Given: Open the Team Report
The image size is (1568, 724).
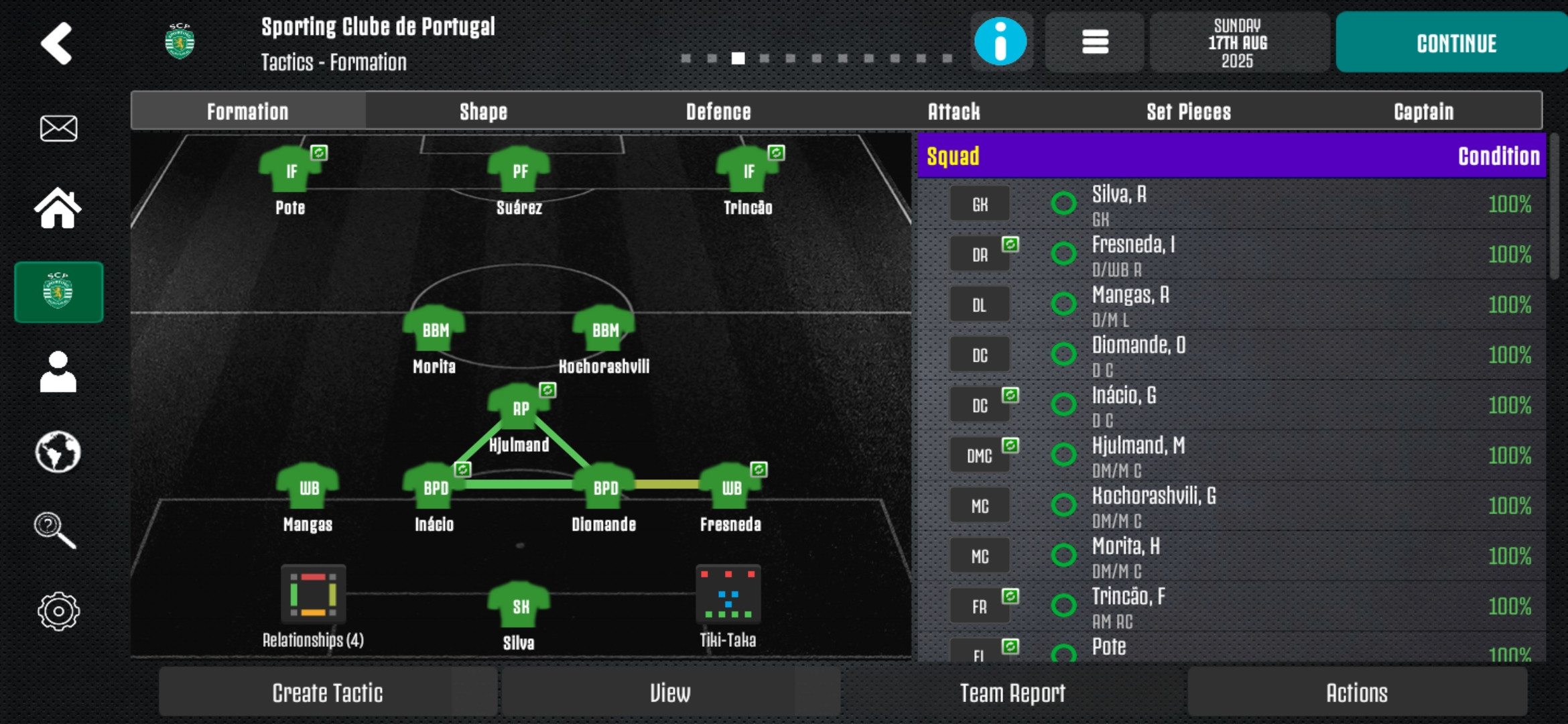Looking at the screenshot, I should 1012,692.
